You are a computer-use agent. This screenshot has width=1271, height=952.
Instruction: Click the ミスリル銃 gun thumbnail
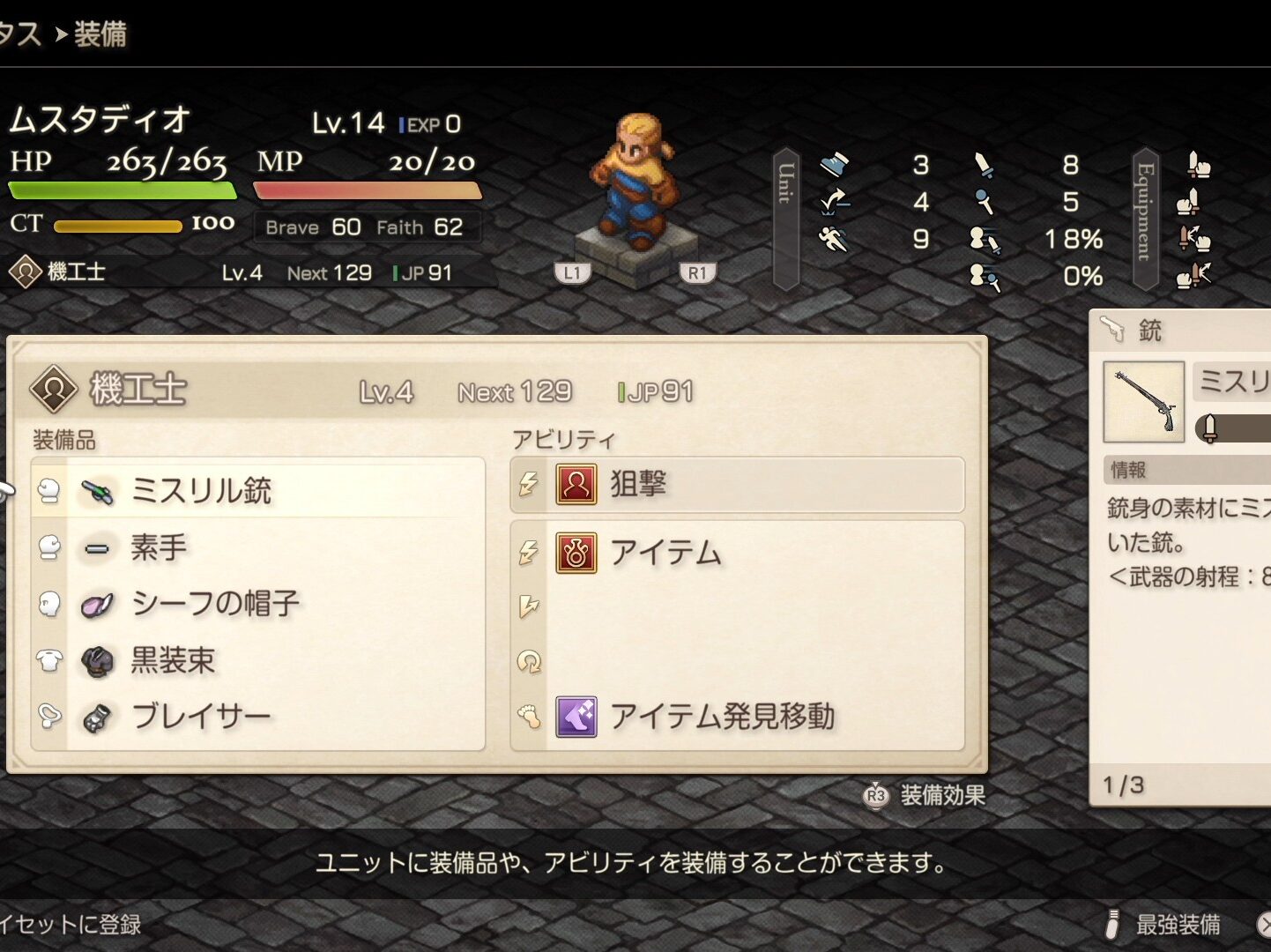click(1143, 401)
